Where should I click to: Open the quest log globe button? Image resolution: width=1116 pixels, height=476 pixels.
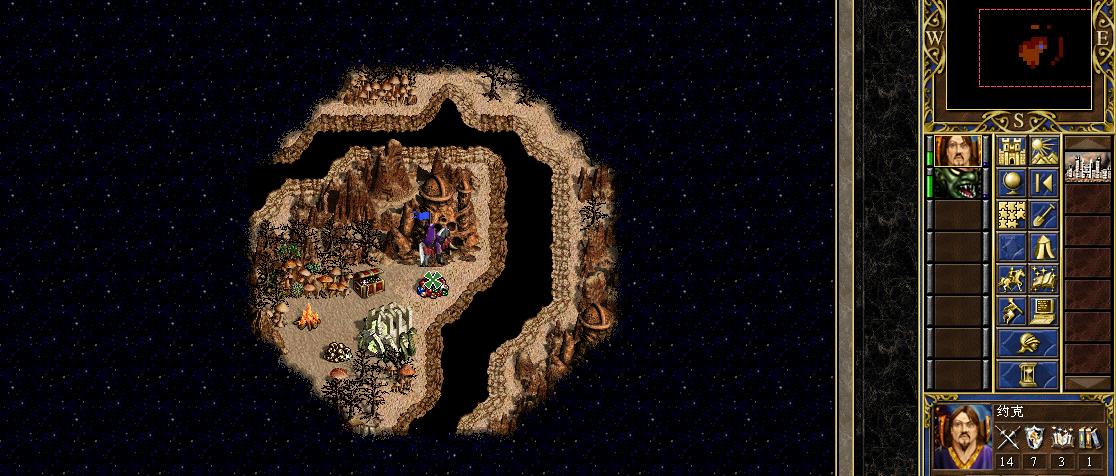1011,184
